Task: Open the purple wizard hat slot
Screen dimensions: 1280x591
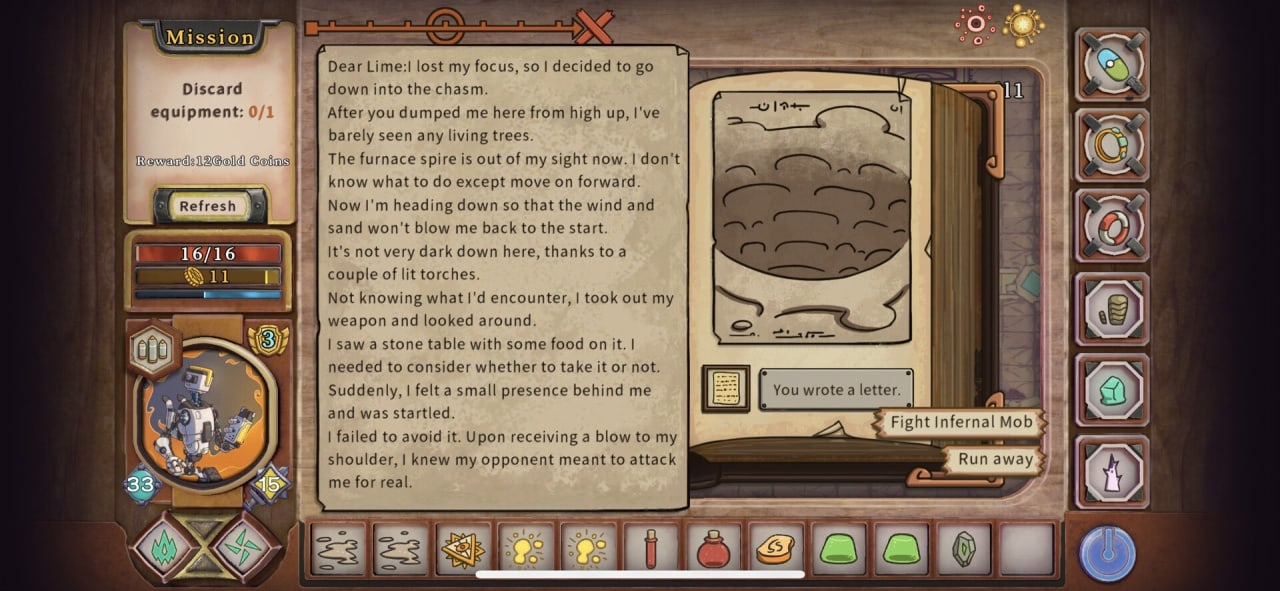Action: tap(1112, 472)
